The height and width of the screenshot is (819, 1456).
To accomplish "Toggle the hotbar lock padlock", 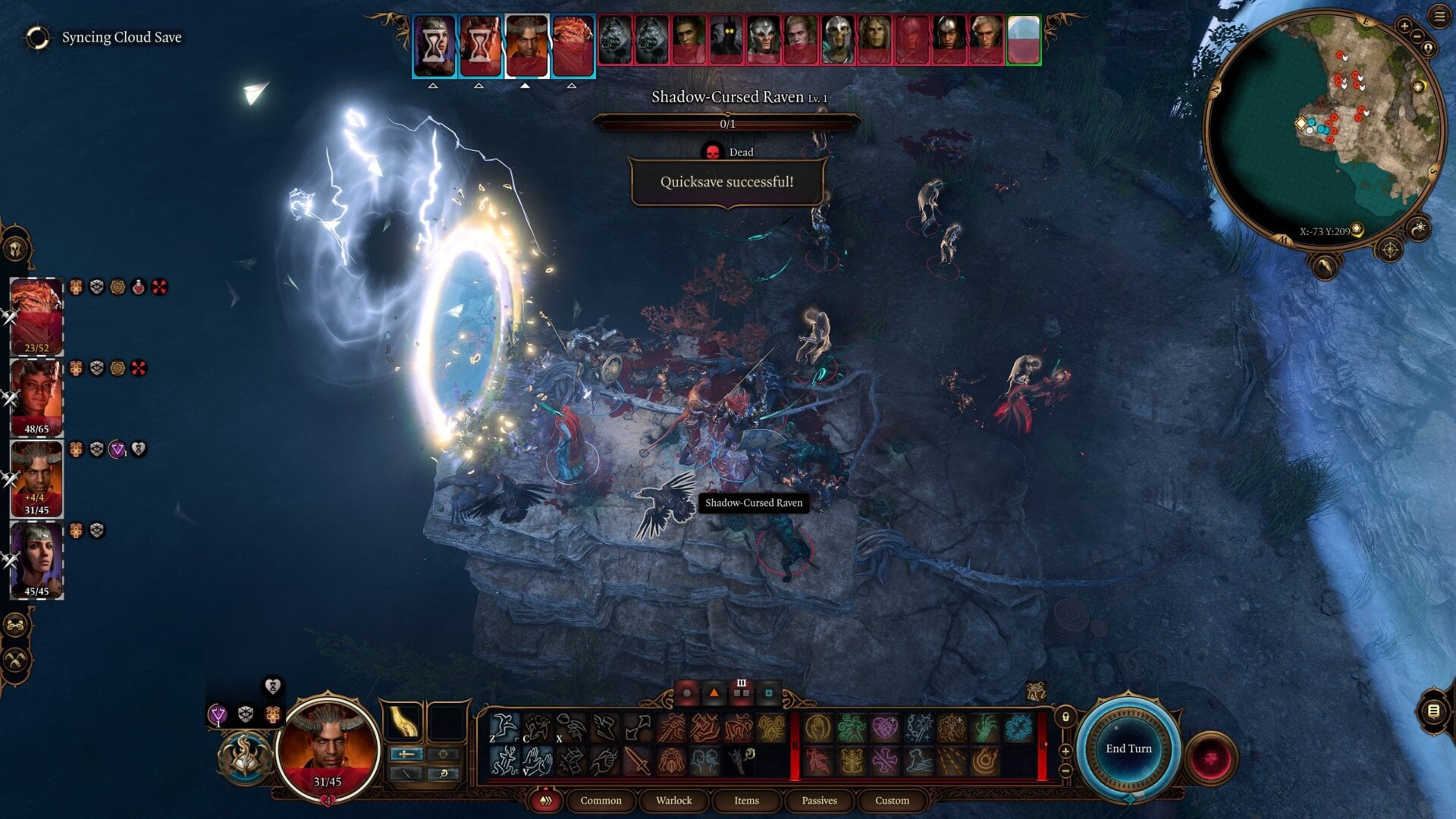I will [x=1065, y=717].
